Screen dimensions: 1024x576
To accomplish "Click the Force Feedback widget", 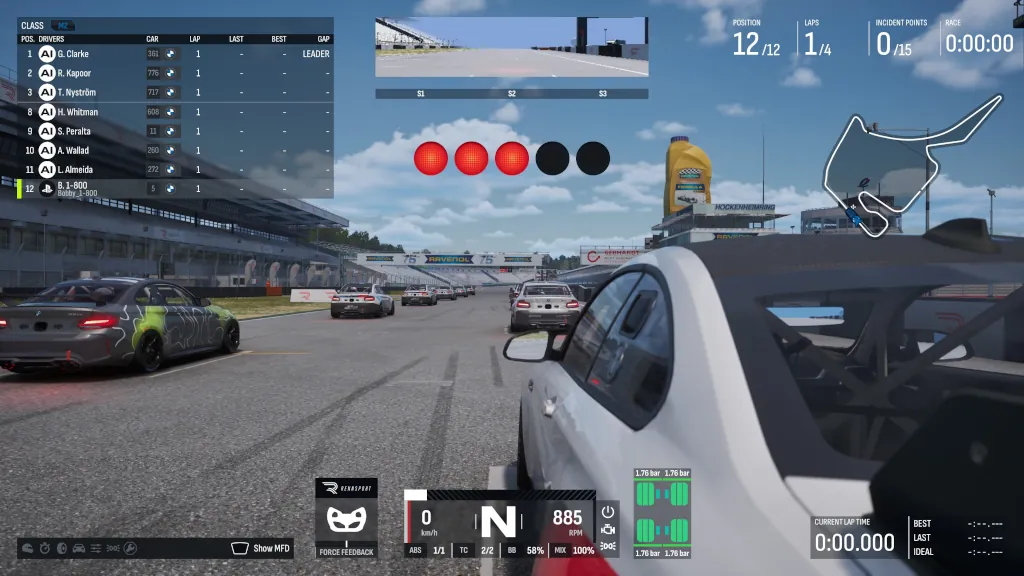I will pyautogui.click(x=346, y=519).
